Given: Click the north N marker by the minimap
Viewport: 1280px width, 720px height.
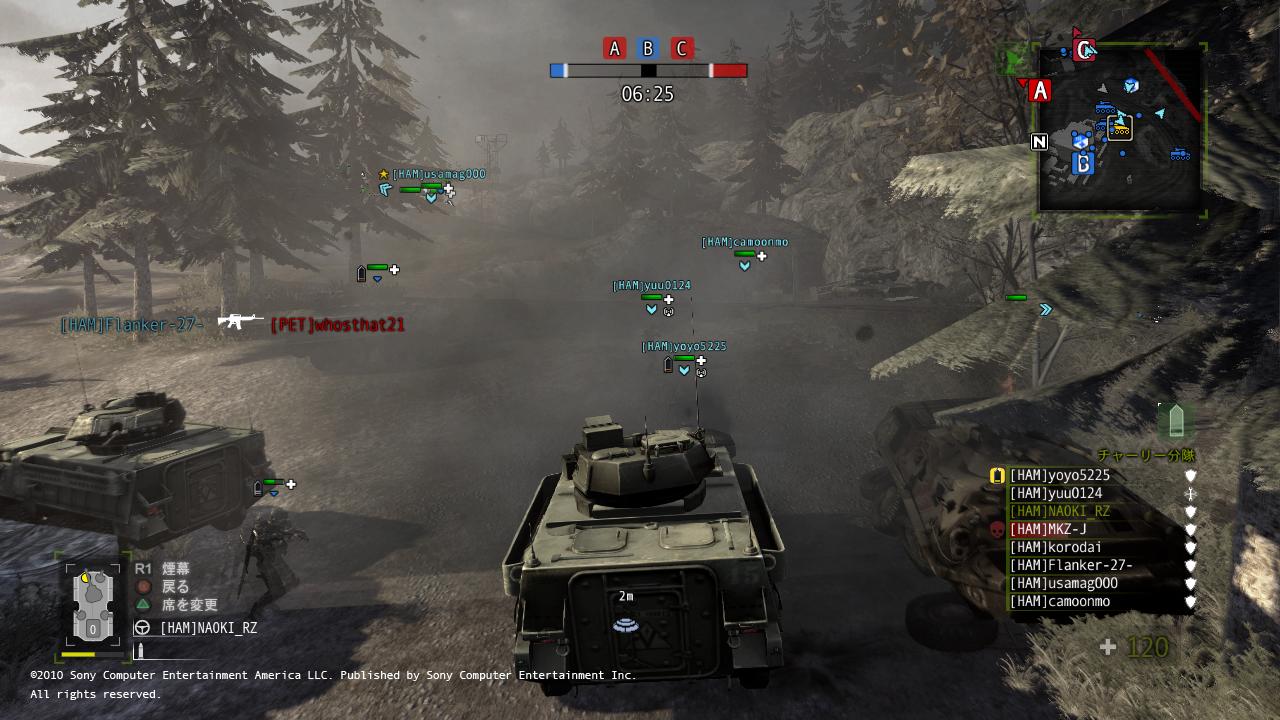Looking at the screenshot, I should click(1039, 142).
